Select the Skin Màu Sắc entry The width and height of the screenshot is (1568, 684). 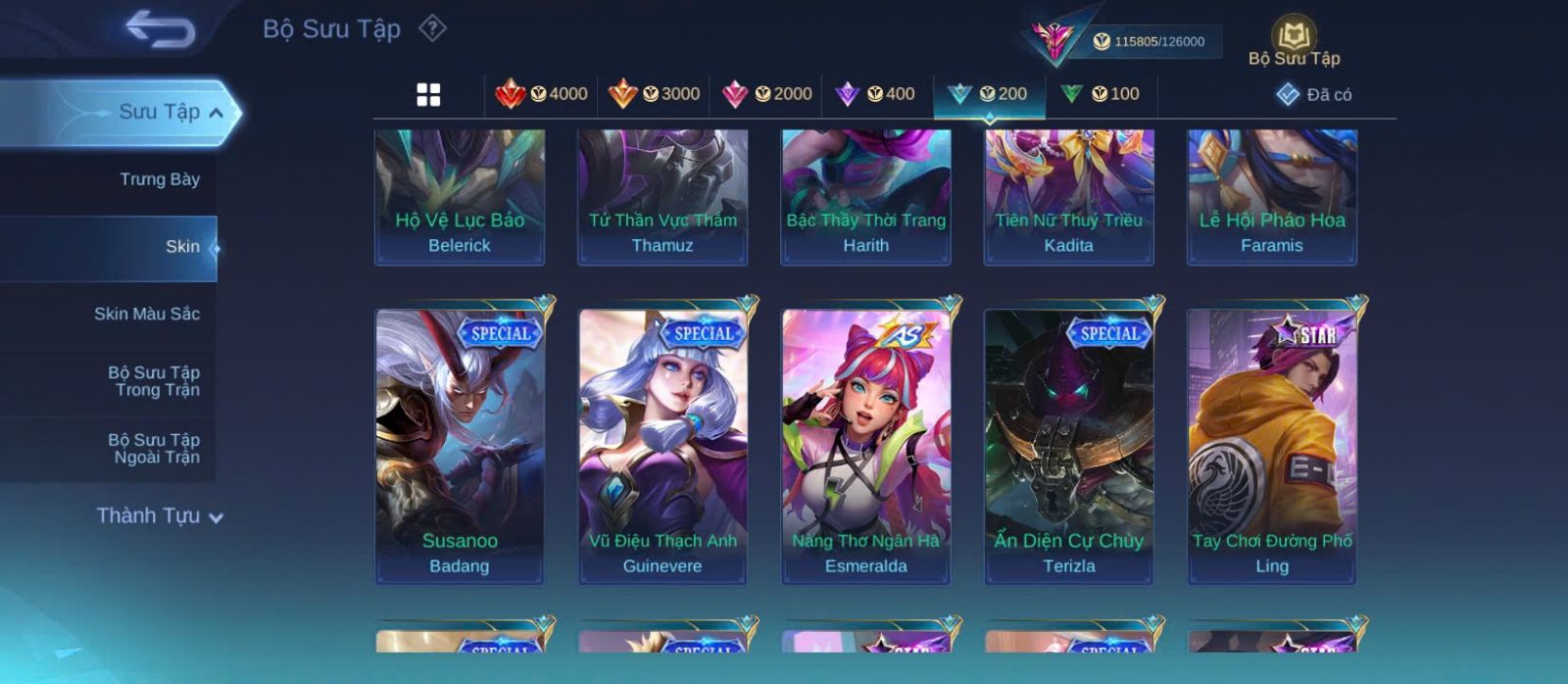147,314
